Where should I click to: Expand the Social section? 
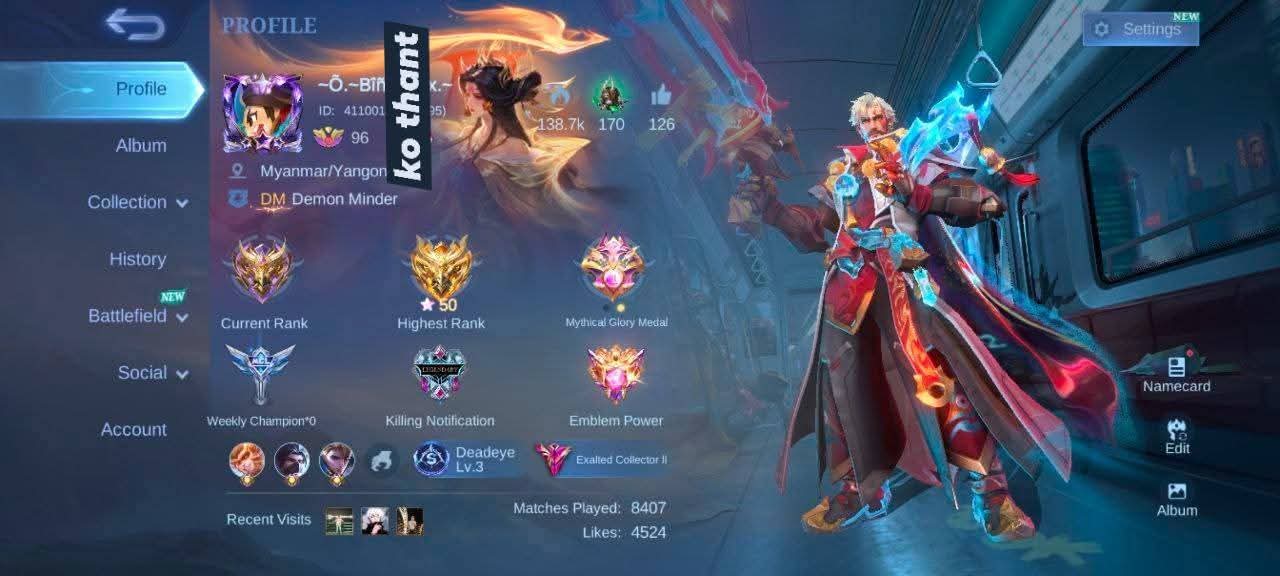152,373
